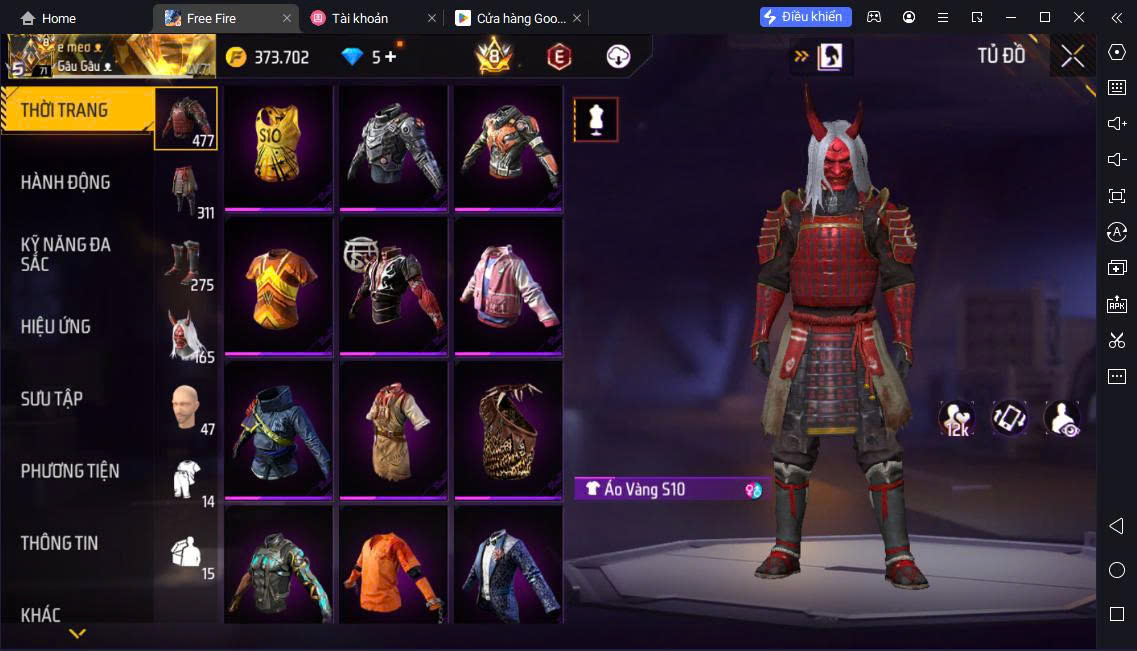Viewport: 1137px width, 651px height.
Task: Show the SƯU TẬP category
Action: point(52,399)
